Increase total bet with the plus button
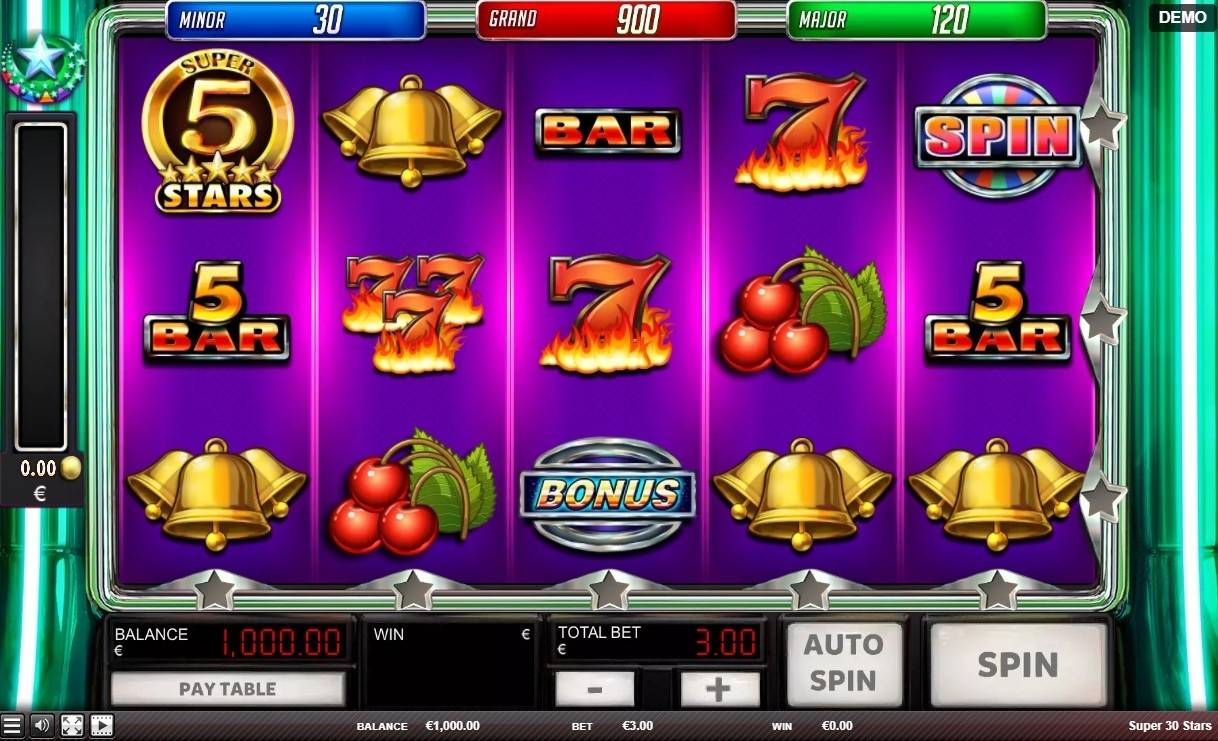This screenshot has width=1218, height=741. [x=719, y=689]
